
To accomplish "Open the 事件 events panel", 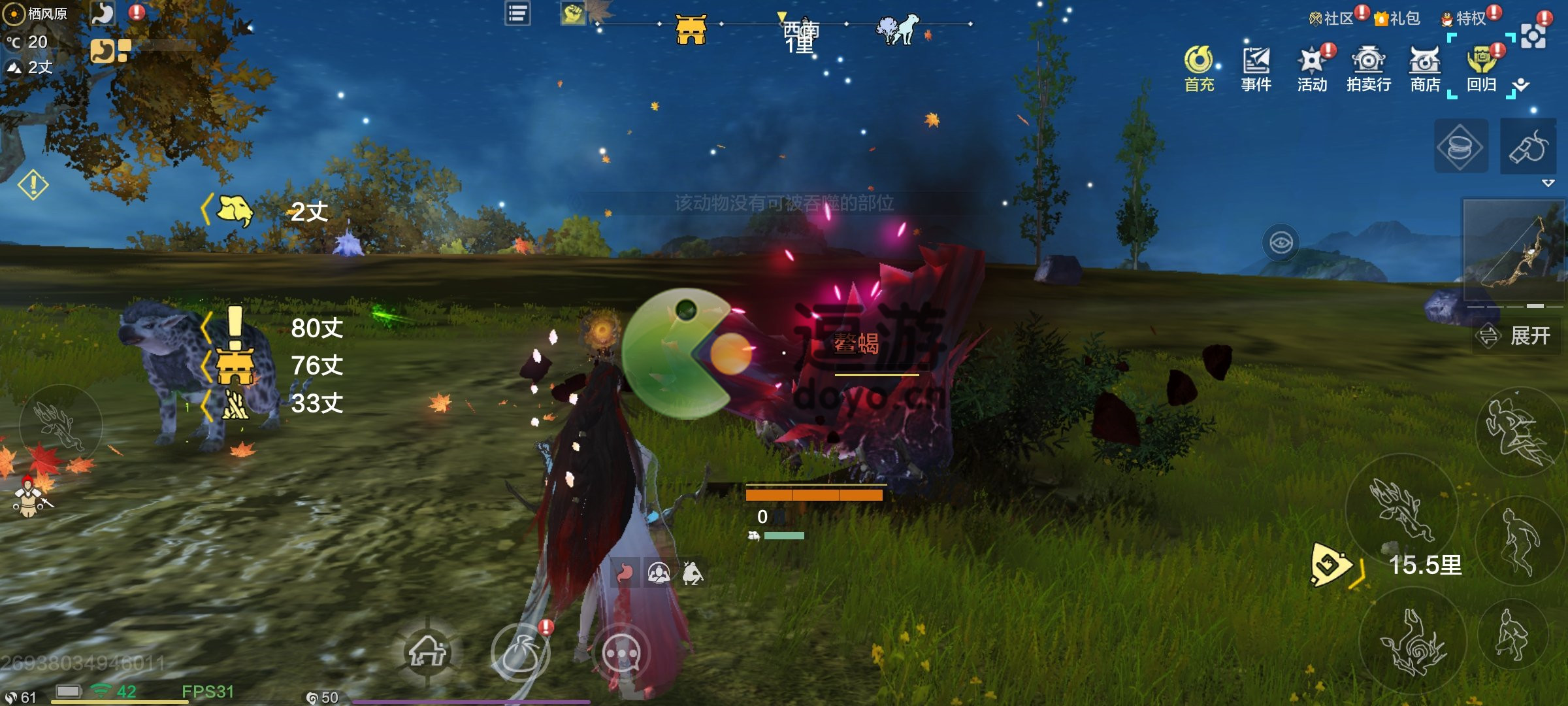I will pyautogui.click(x=1256, y=68).
